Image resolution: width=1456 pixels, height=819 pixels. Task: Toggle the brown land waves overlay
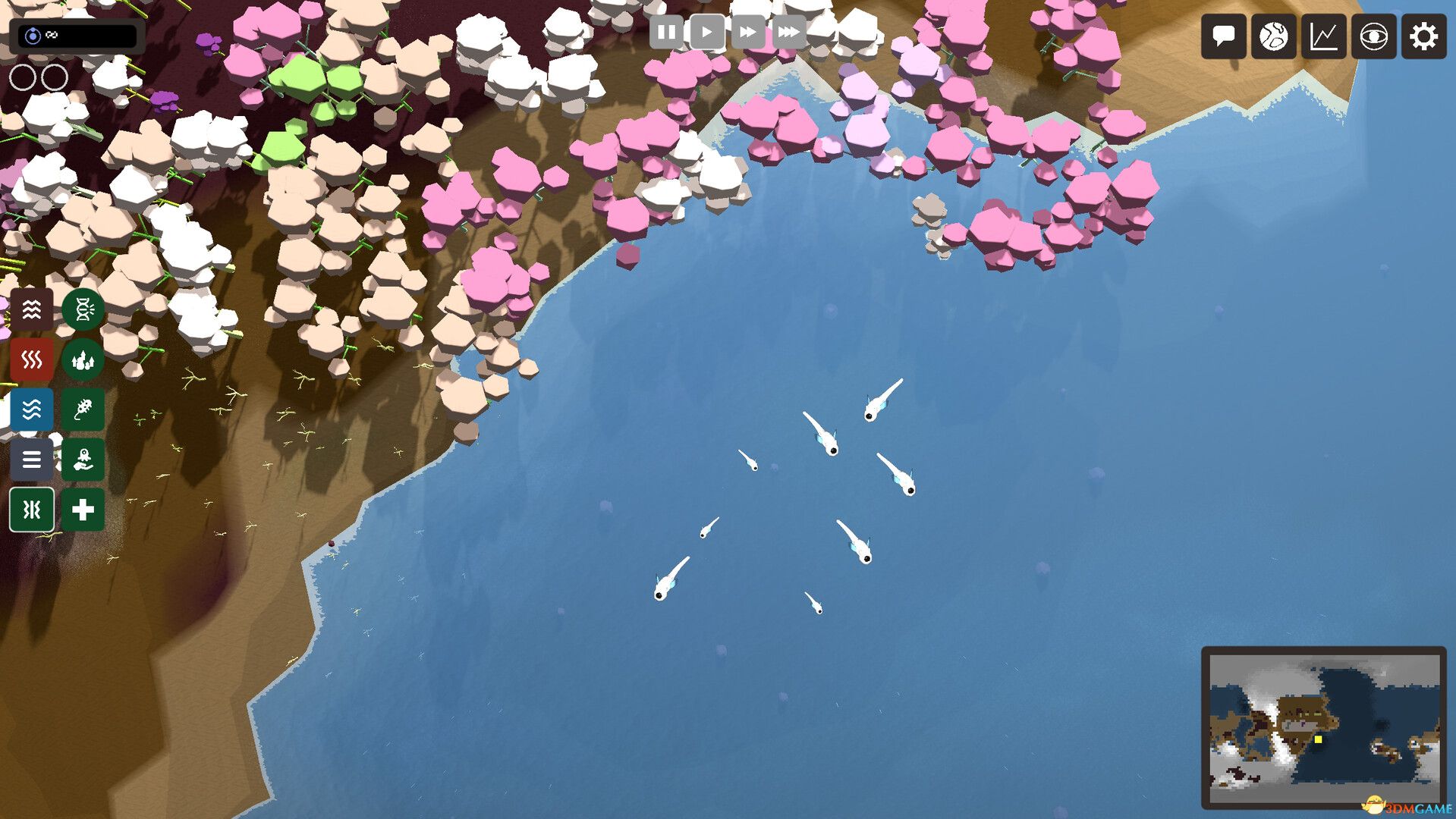click(x=31, y=309)
